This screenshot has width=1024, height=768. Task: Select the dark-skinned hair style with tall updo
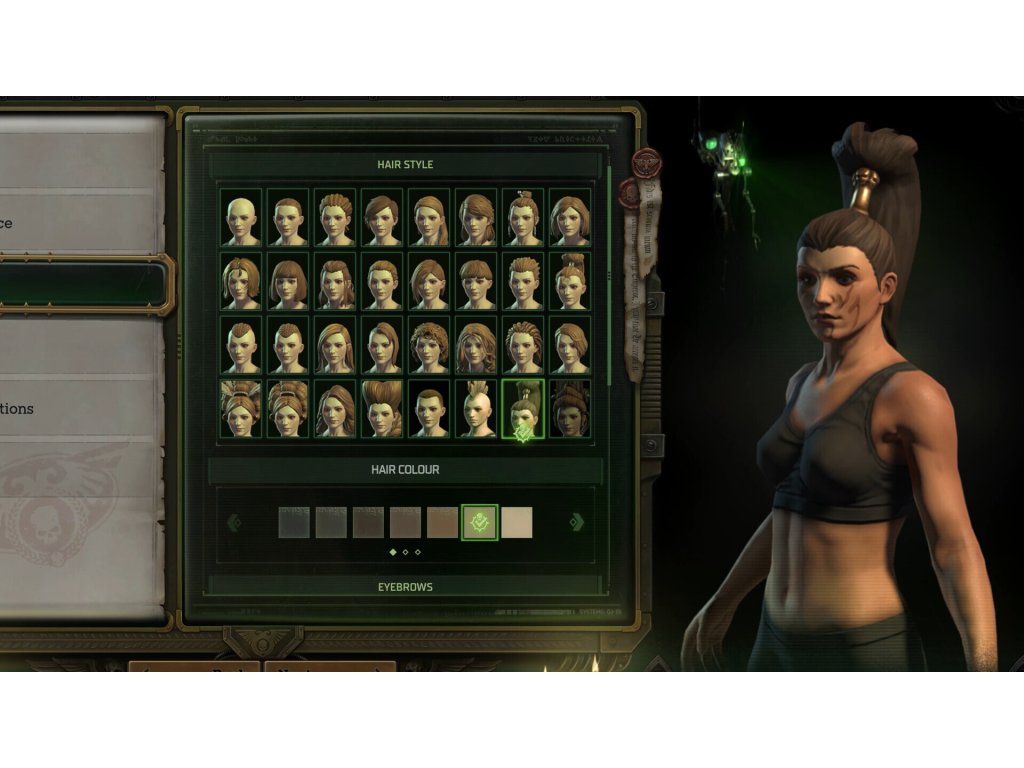click(x=570, y=408)
